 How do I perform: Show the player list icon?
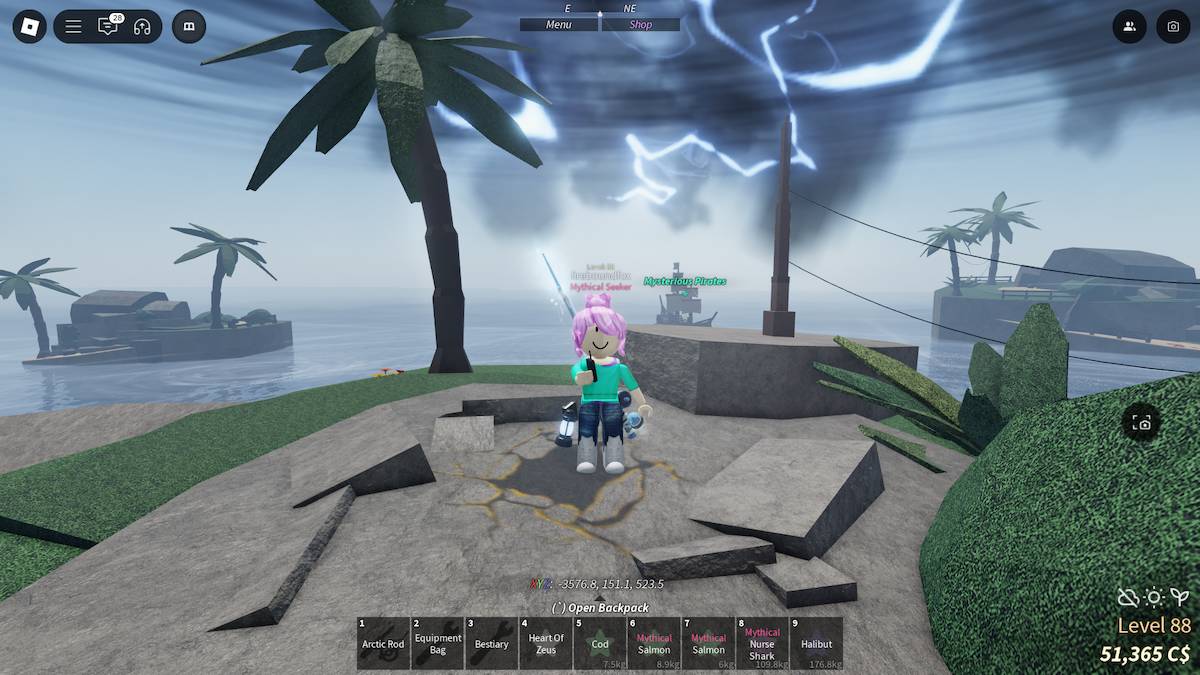1129,26
